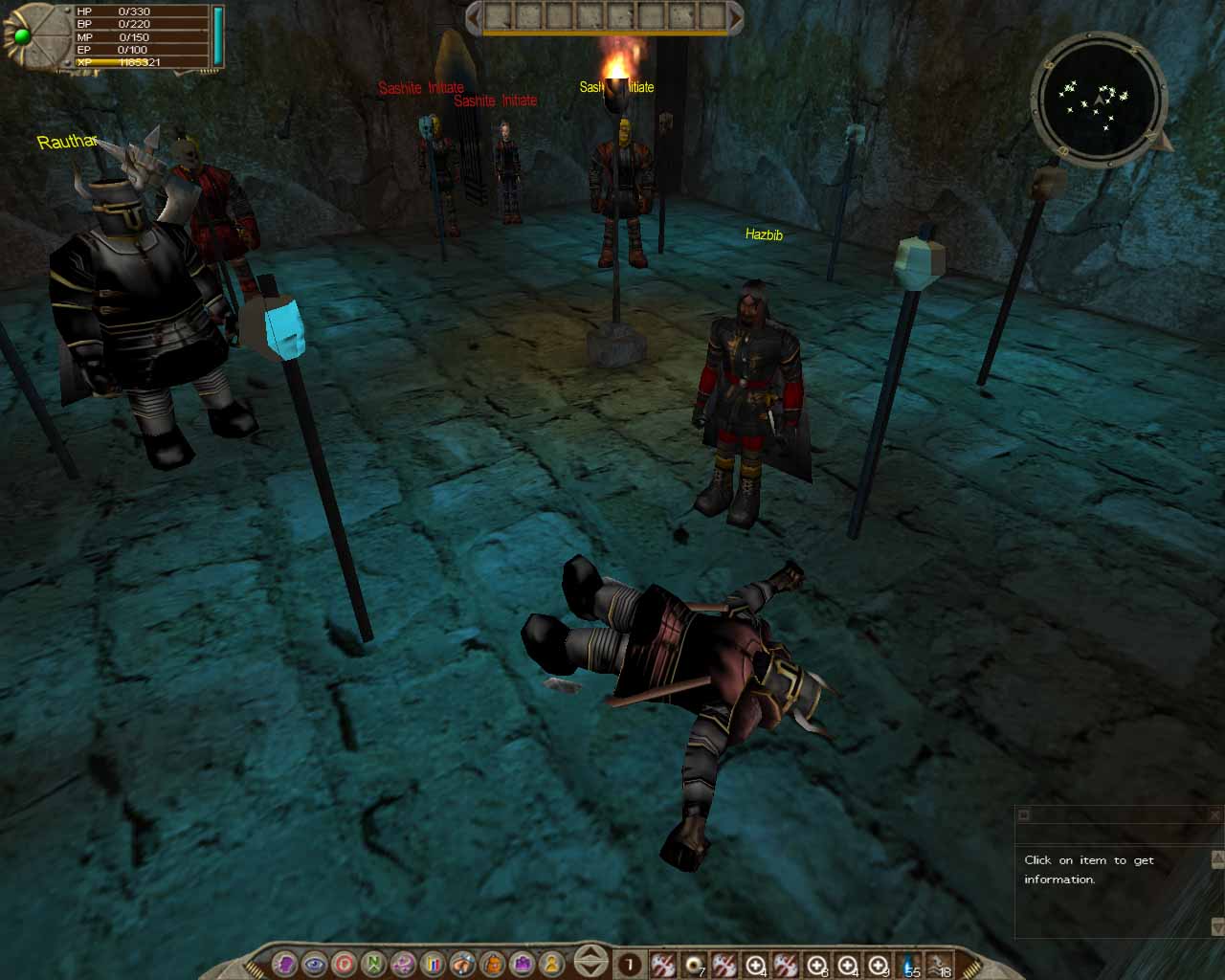The height and width of the screenshot is (980, 1225).
Task: Click the up arrow beside the hotbar
Action: point(590,956)
